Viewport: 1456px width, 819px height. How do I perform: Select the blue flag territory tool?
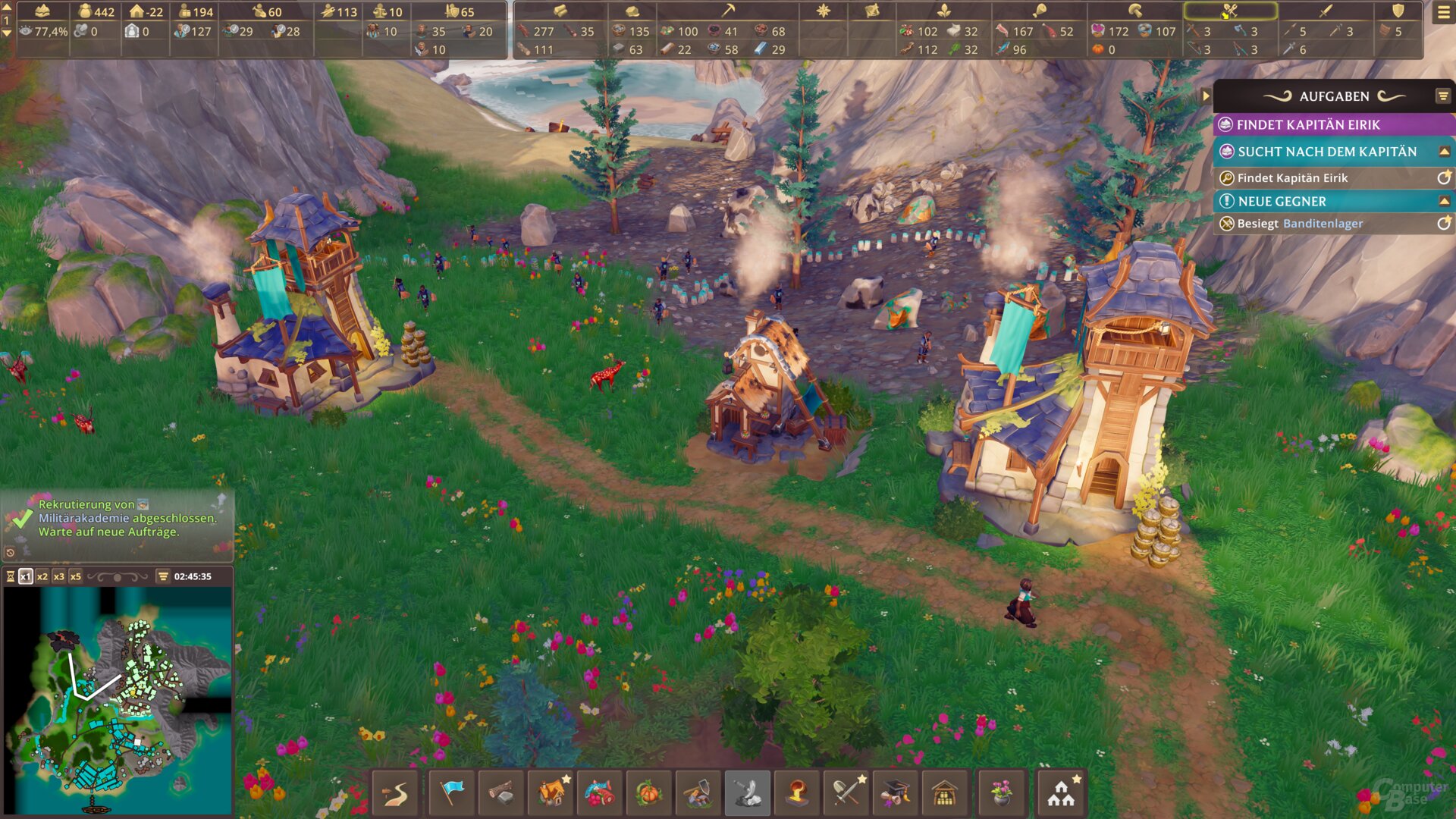[452, 793]
